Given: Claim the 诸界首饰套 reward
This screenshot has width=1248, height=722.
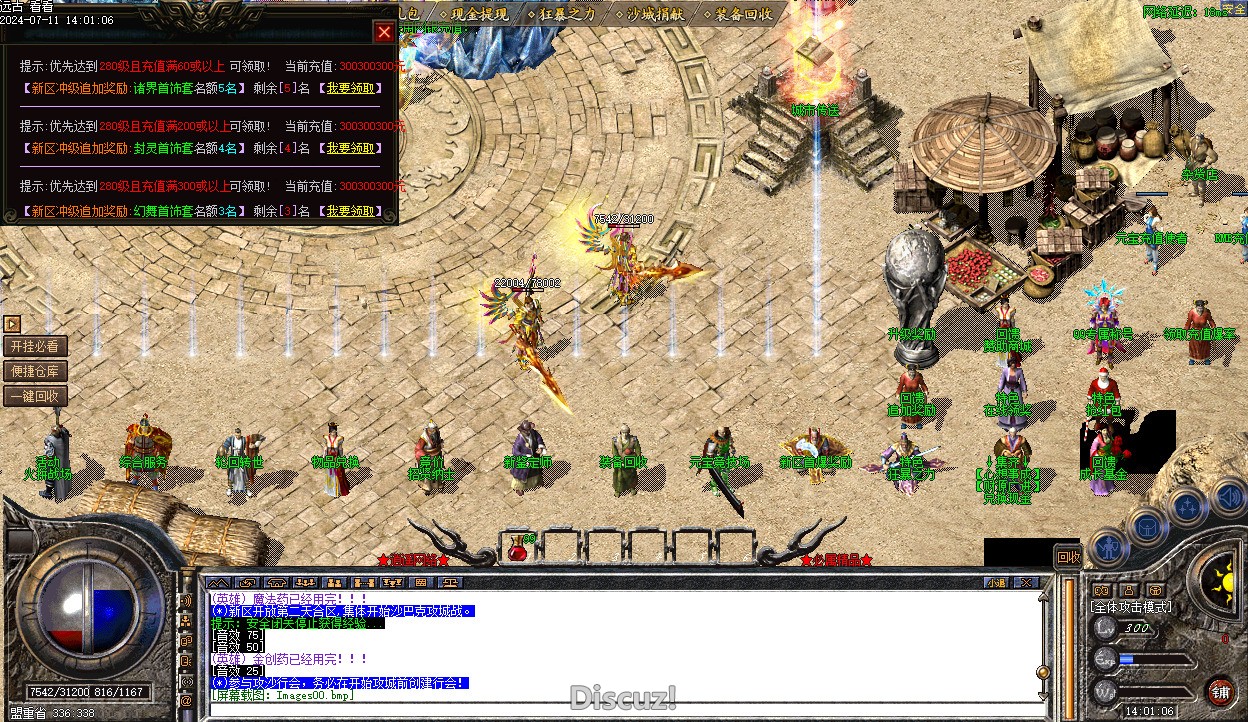Looking at the screenshot, I should 350,88.
